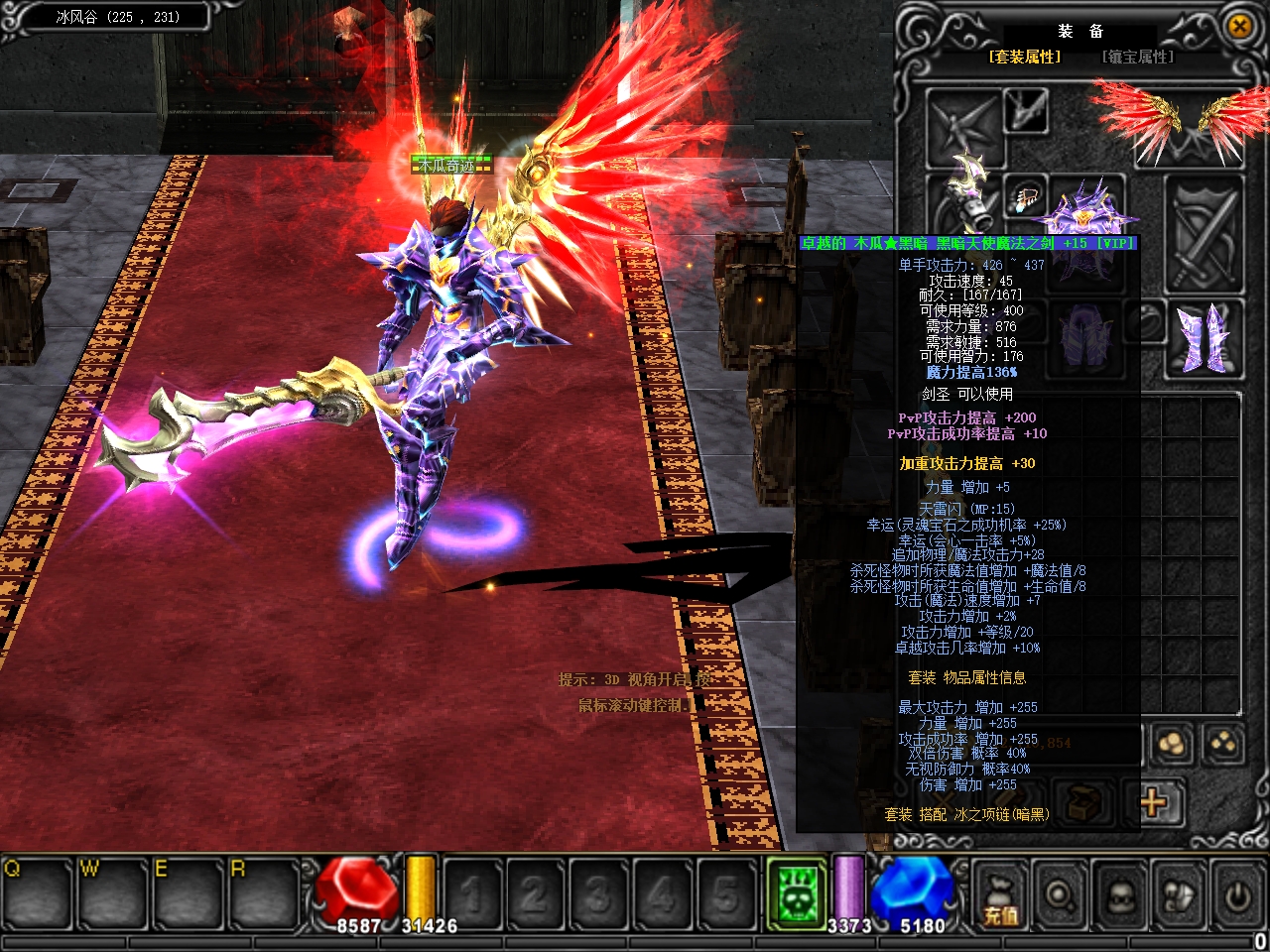This screenshot has height=952, width=1270.
Task: Click the golden plus button
Action: coord(1153,801)
